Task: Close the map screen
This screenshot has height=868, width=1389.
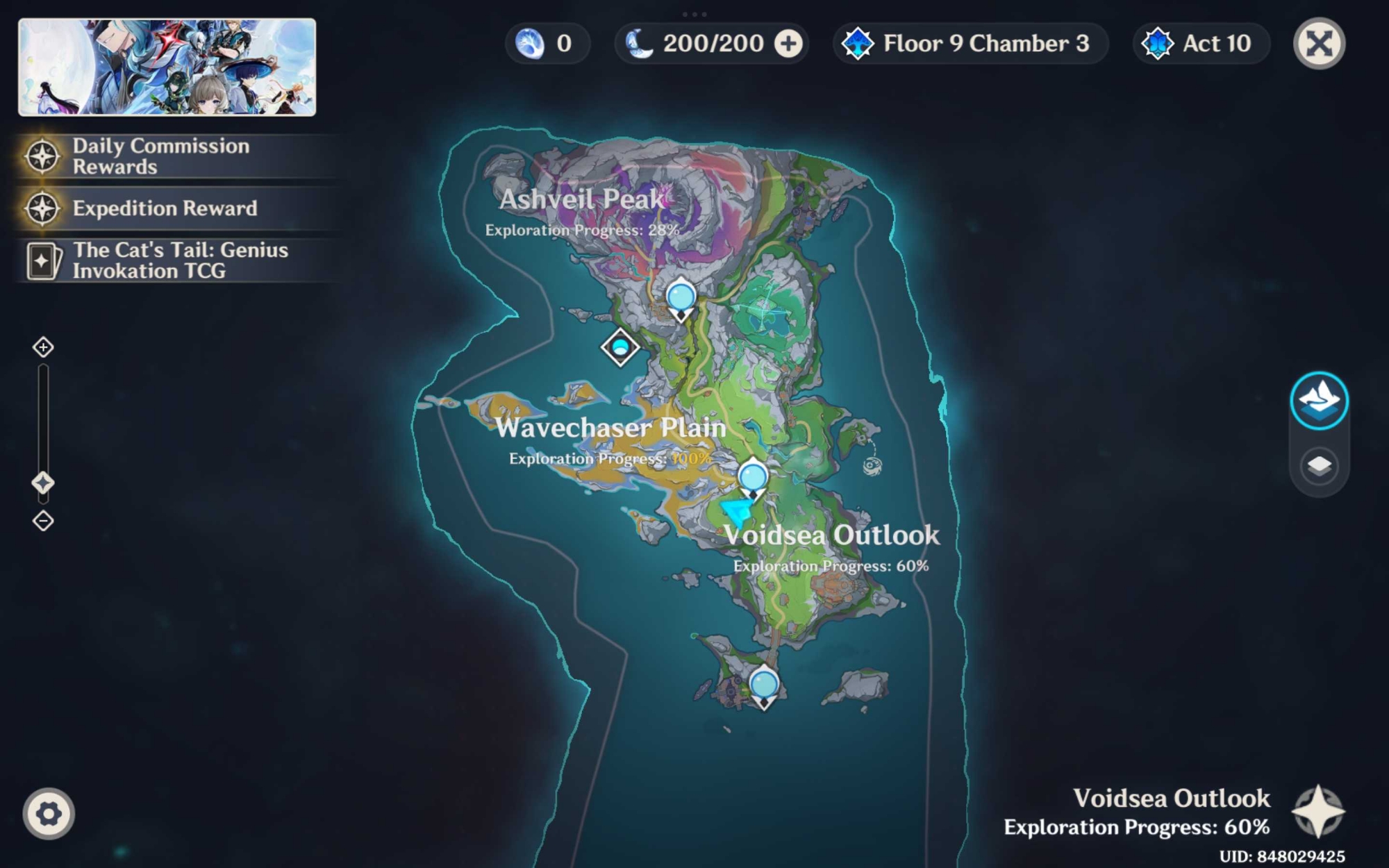Action: (x=1319, y=44)
